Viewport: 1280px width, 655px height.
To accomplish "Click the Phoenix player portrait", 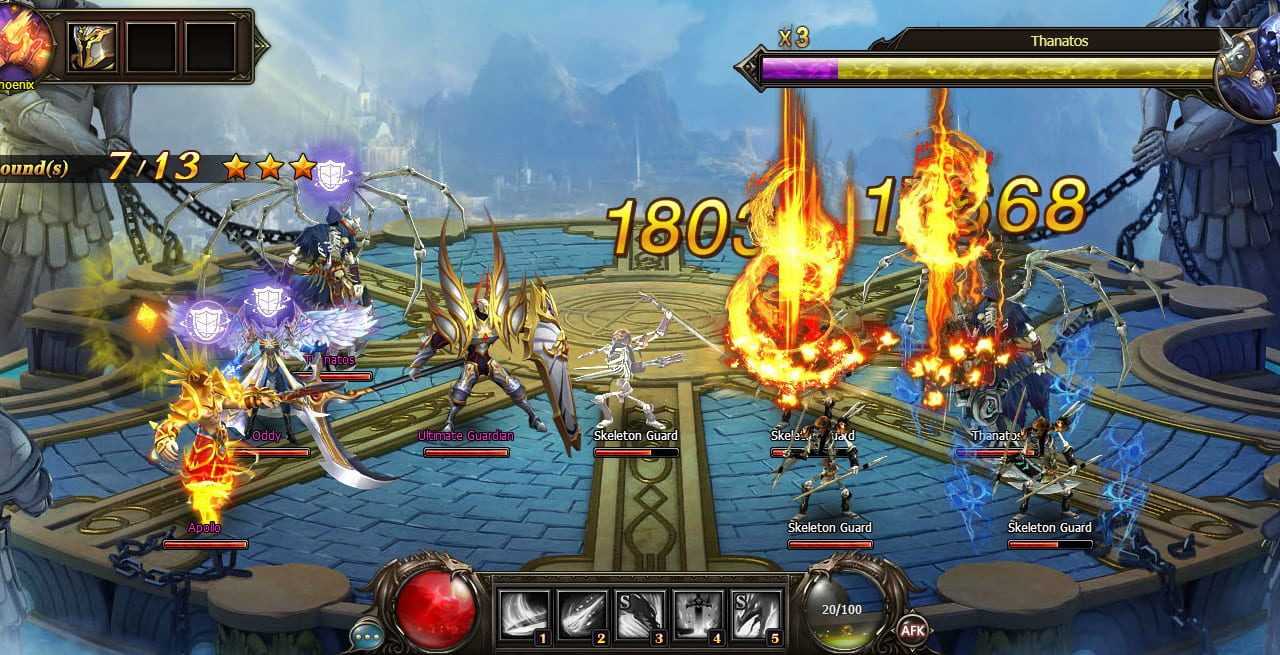I will (x=22, y=42).
